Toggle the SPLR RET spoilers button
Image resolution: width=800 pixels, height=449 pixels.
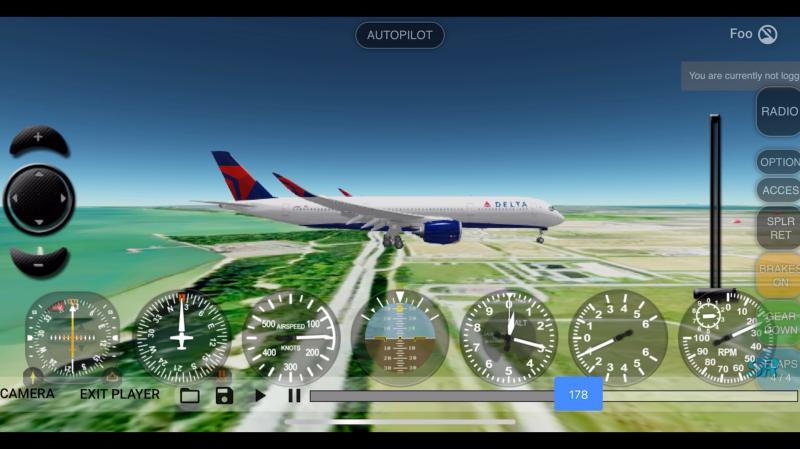[x=779, y=228]
